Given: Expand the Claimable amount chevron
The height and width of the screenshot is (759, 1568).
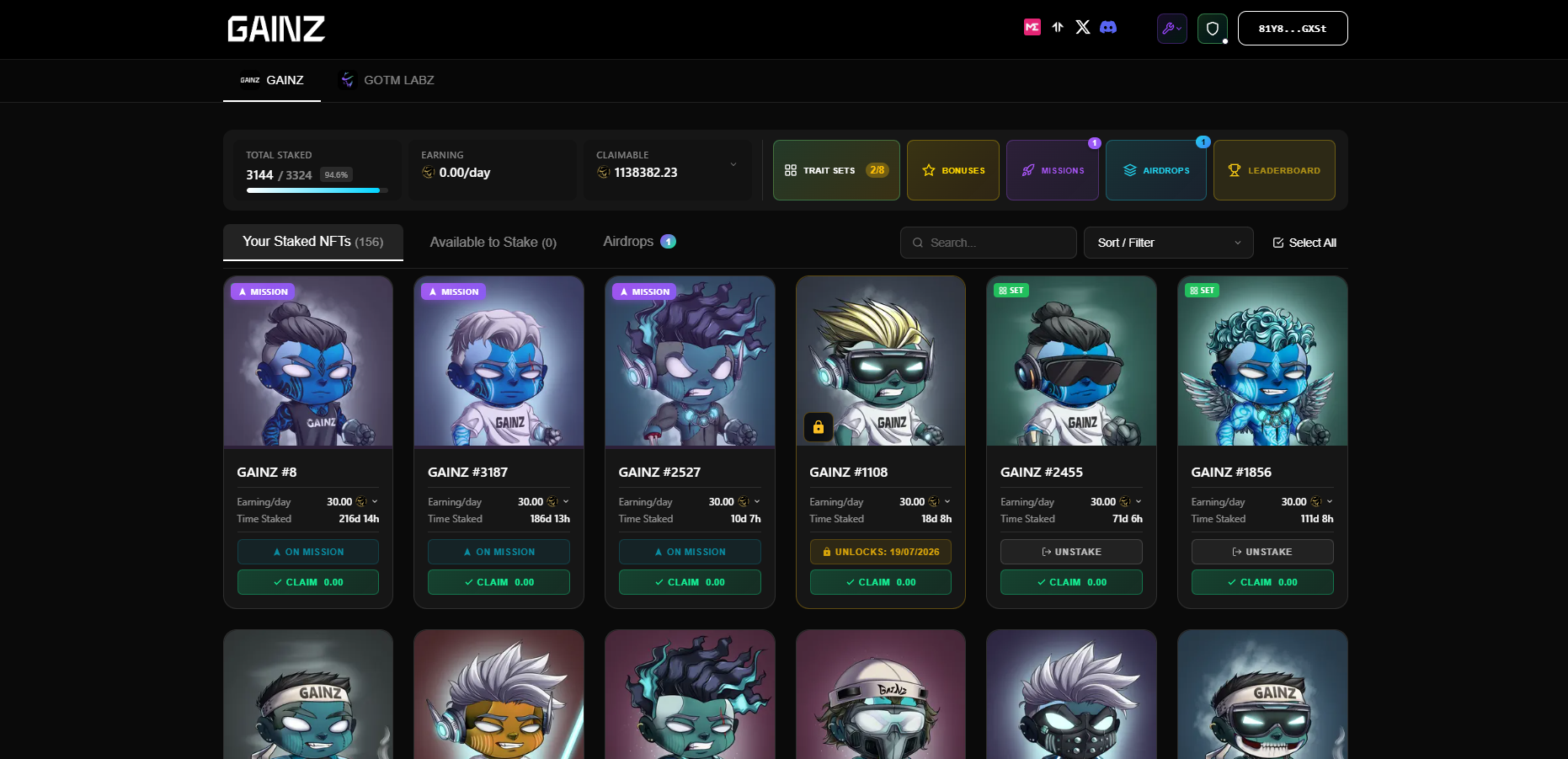Looking at the screenshot, I should [733, 163].
